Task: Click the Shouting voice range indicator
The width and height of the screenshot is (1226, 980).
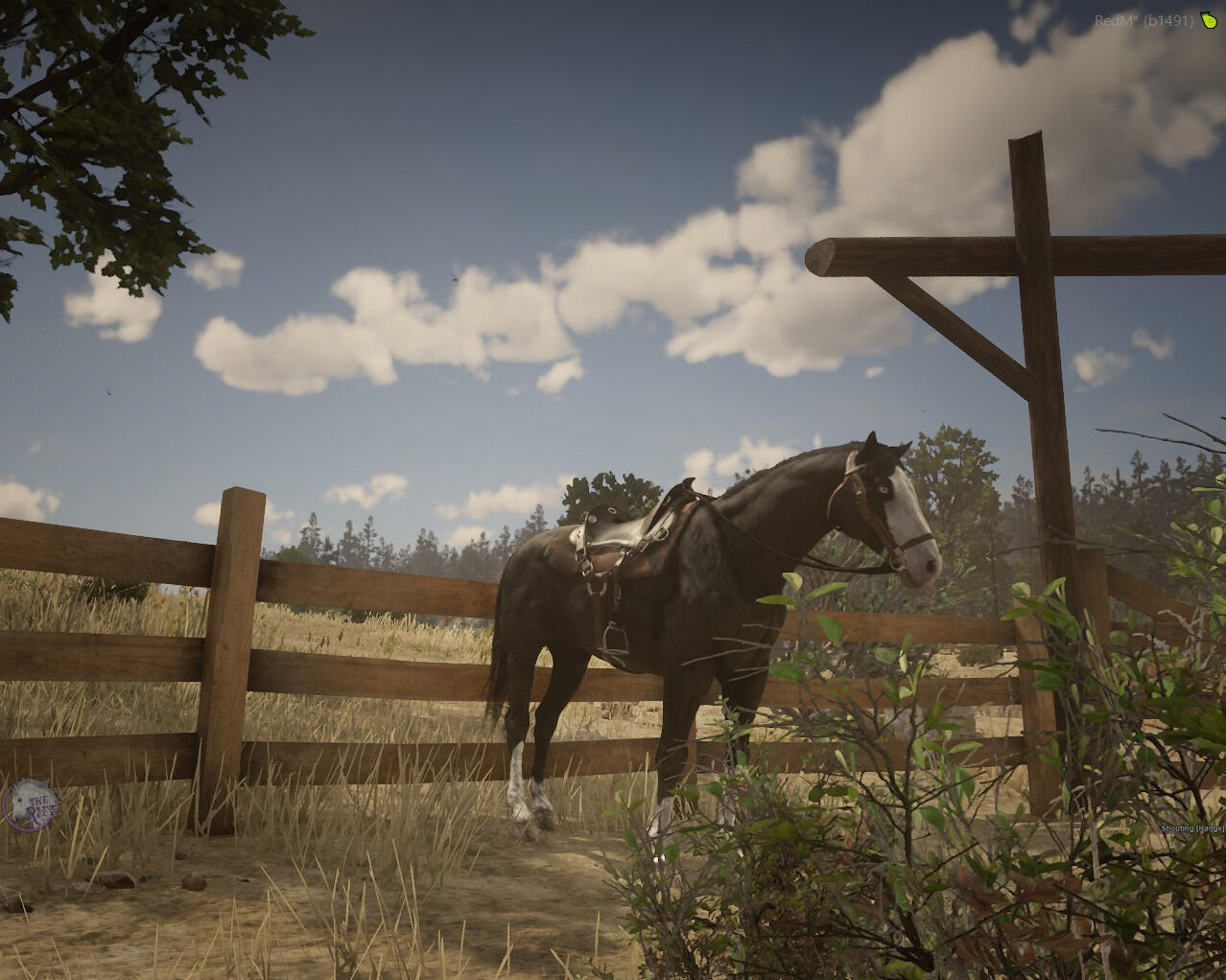Action: [1192, 828]
